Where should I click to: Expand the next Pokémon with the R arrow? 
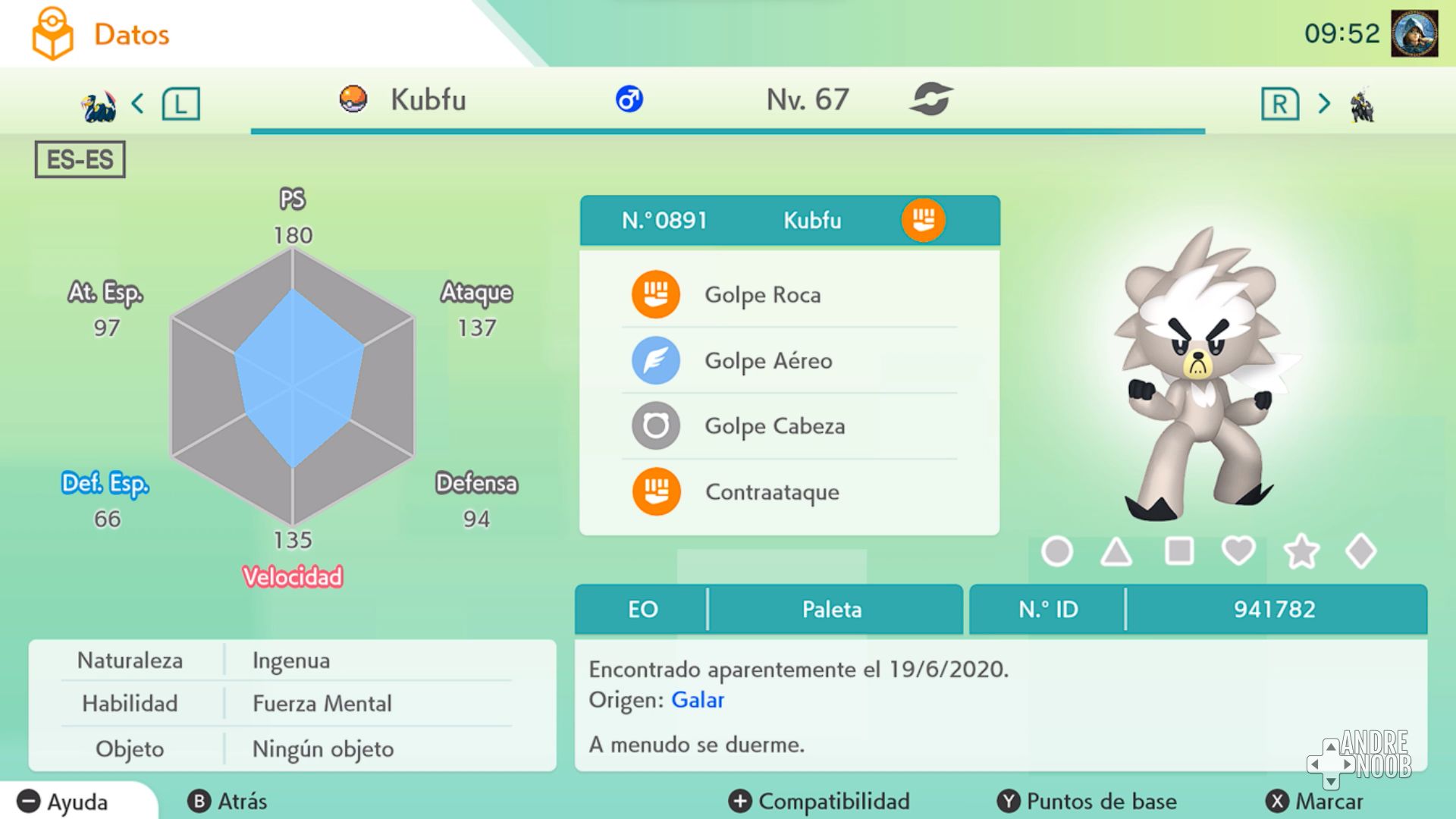(1282, 104)
